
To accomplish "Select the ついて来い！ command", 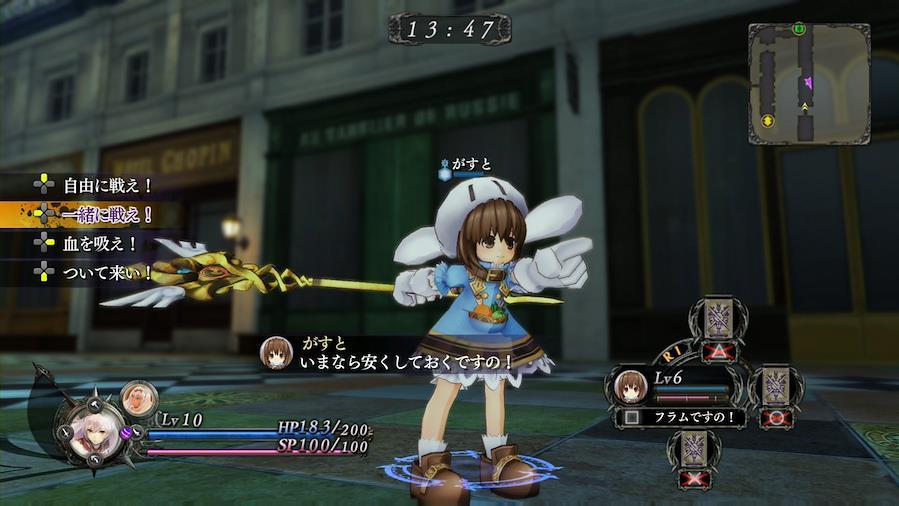I will (107, 271).
